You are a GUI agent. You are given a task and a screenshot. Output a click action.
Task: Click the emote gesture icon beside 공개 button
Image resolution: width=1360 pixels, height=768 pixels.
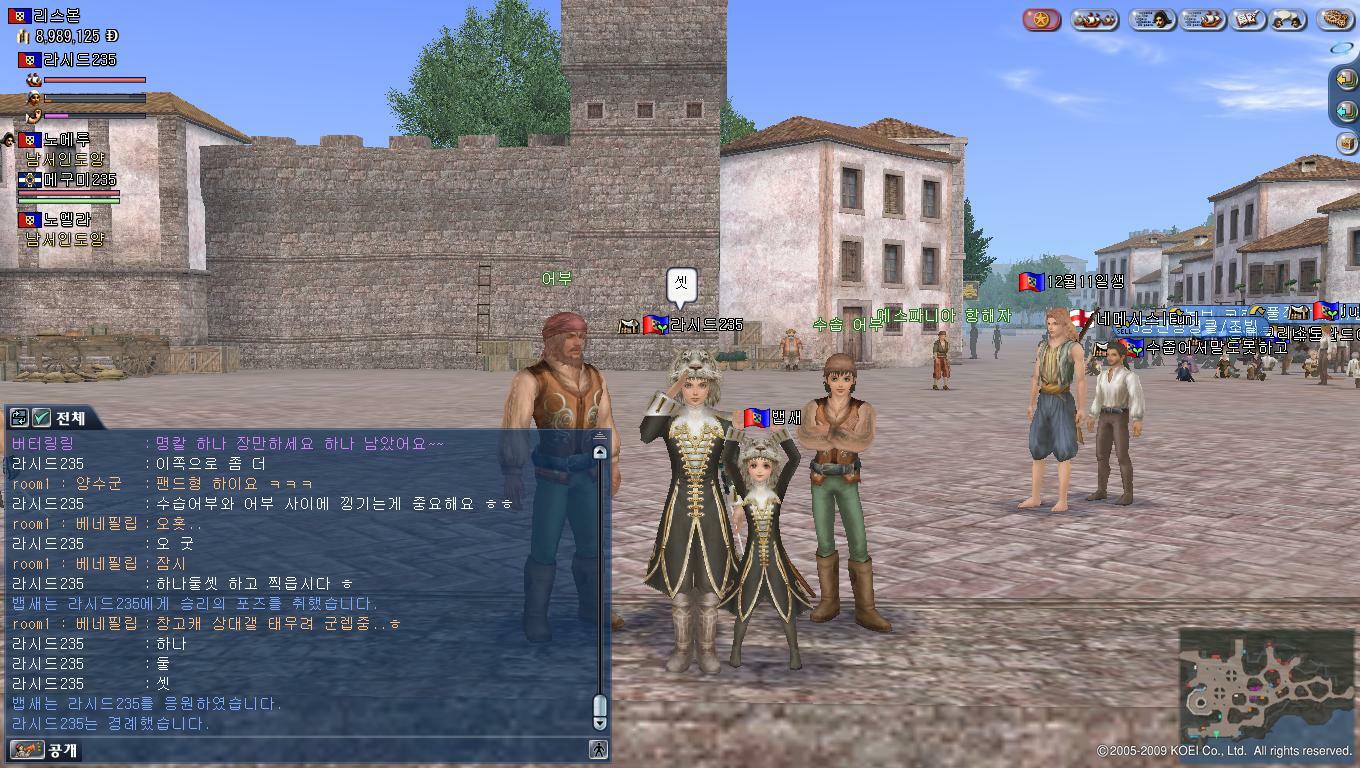coord(28,749)
